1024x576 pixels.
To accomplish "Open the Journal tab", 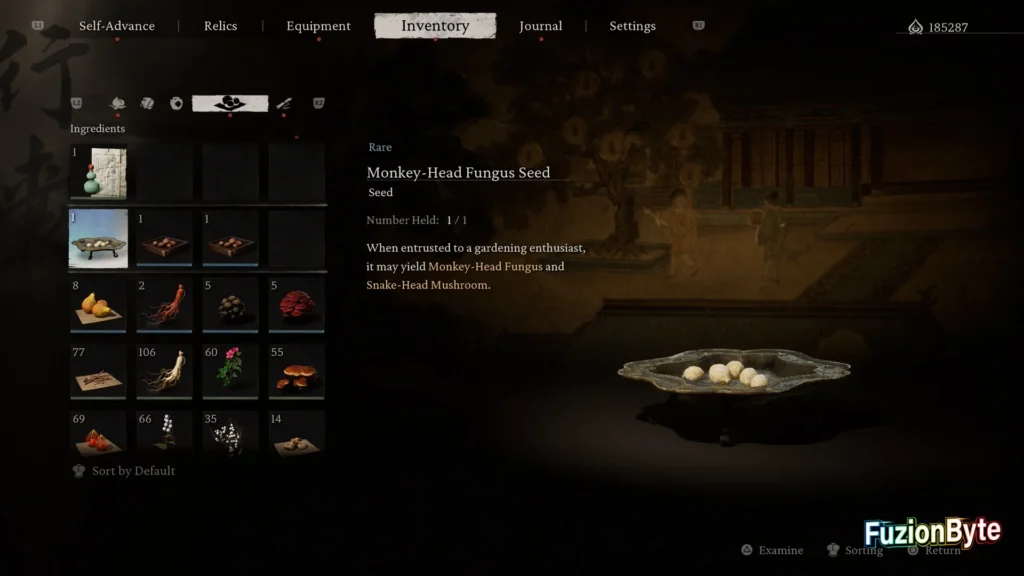I will 540,26.
